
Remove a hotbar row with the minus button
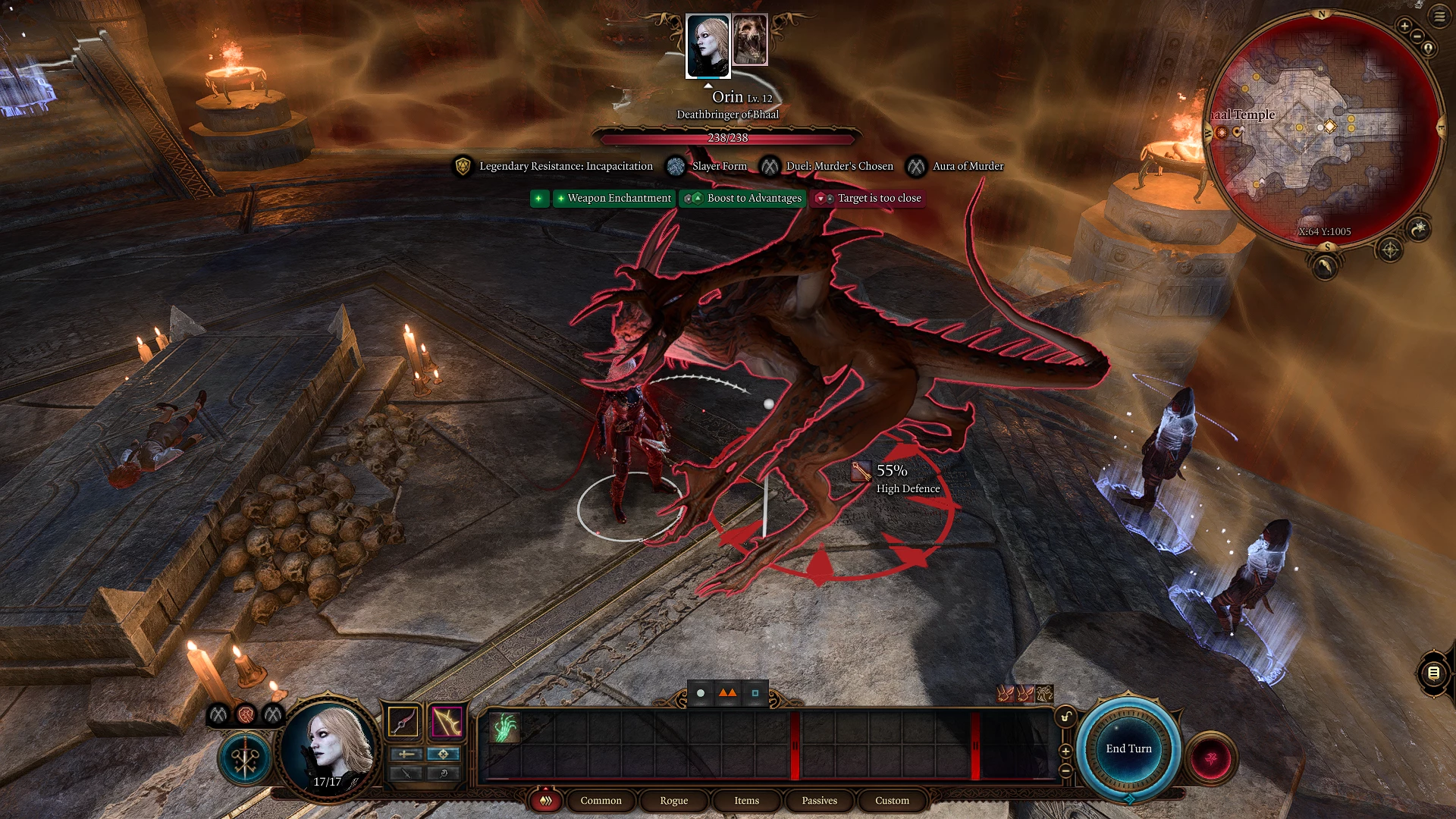pyautogui.click(x=1065, y=770)
